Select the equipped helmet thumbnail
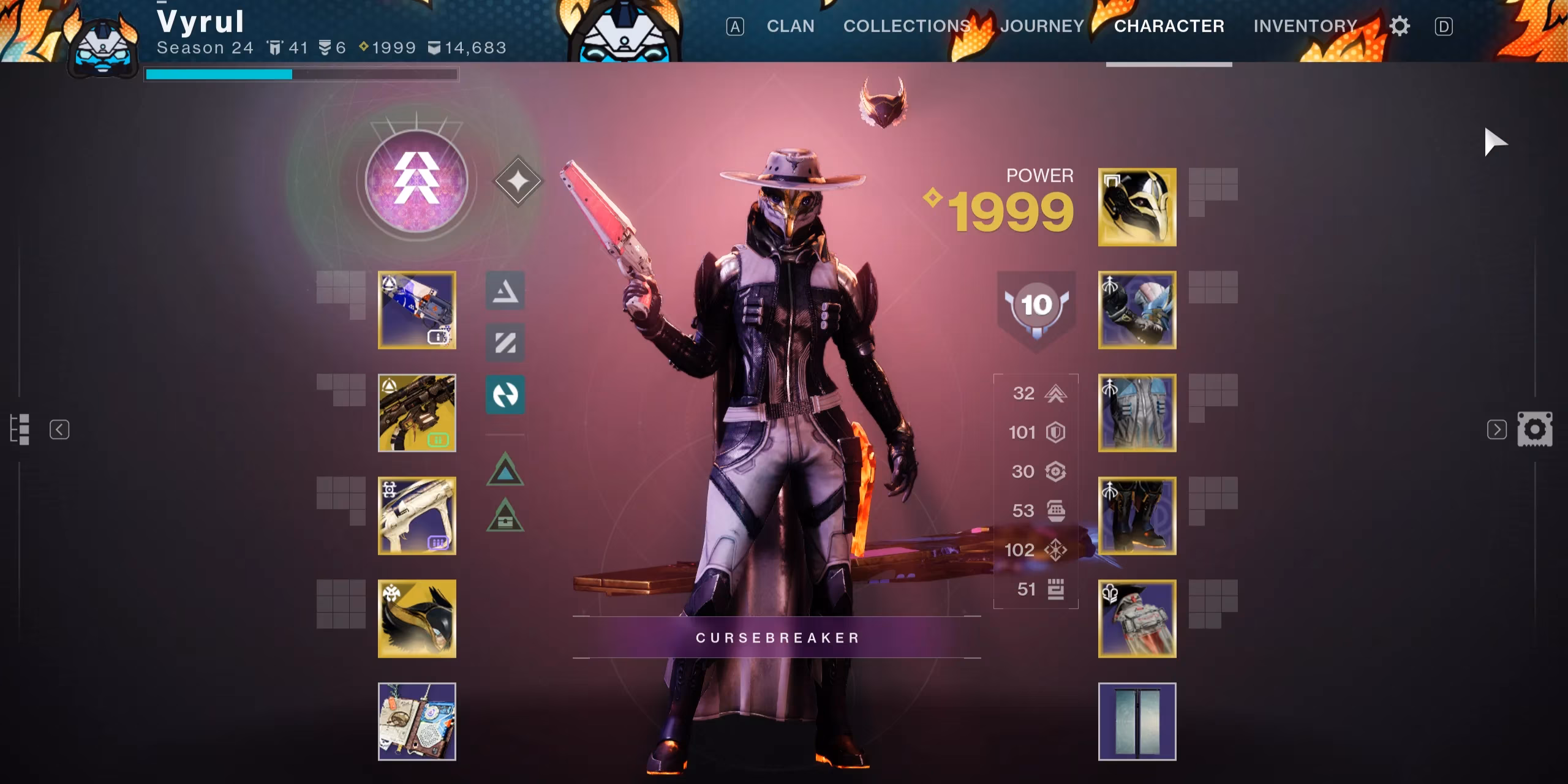 pyautogui.click(x=1137, y=206)
